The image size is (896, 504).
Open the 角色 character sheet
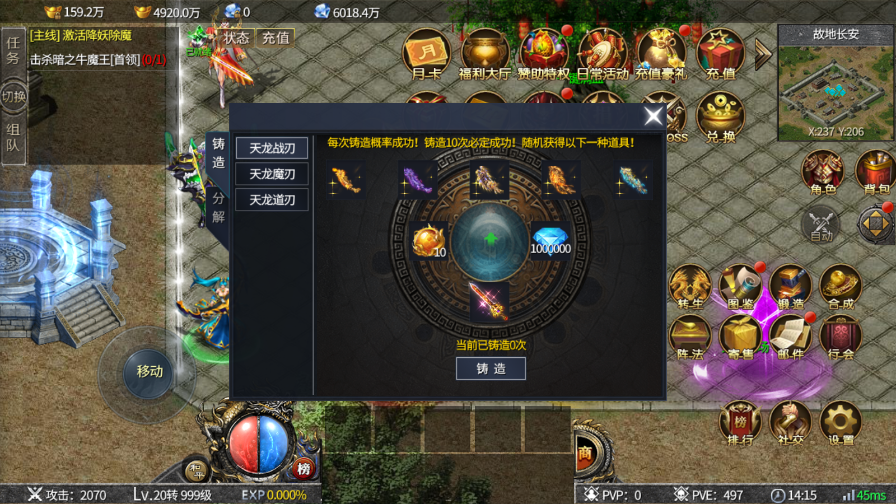click(822, 174)
